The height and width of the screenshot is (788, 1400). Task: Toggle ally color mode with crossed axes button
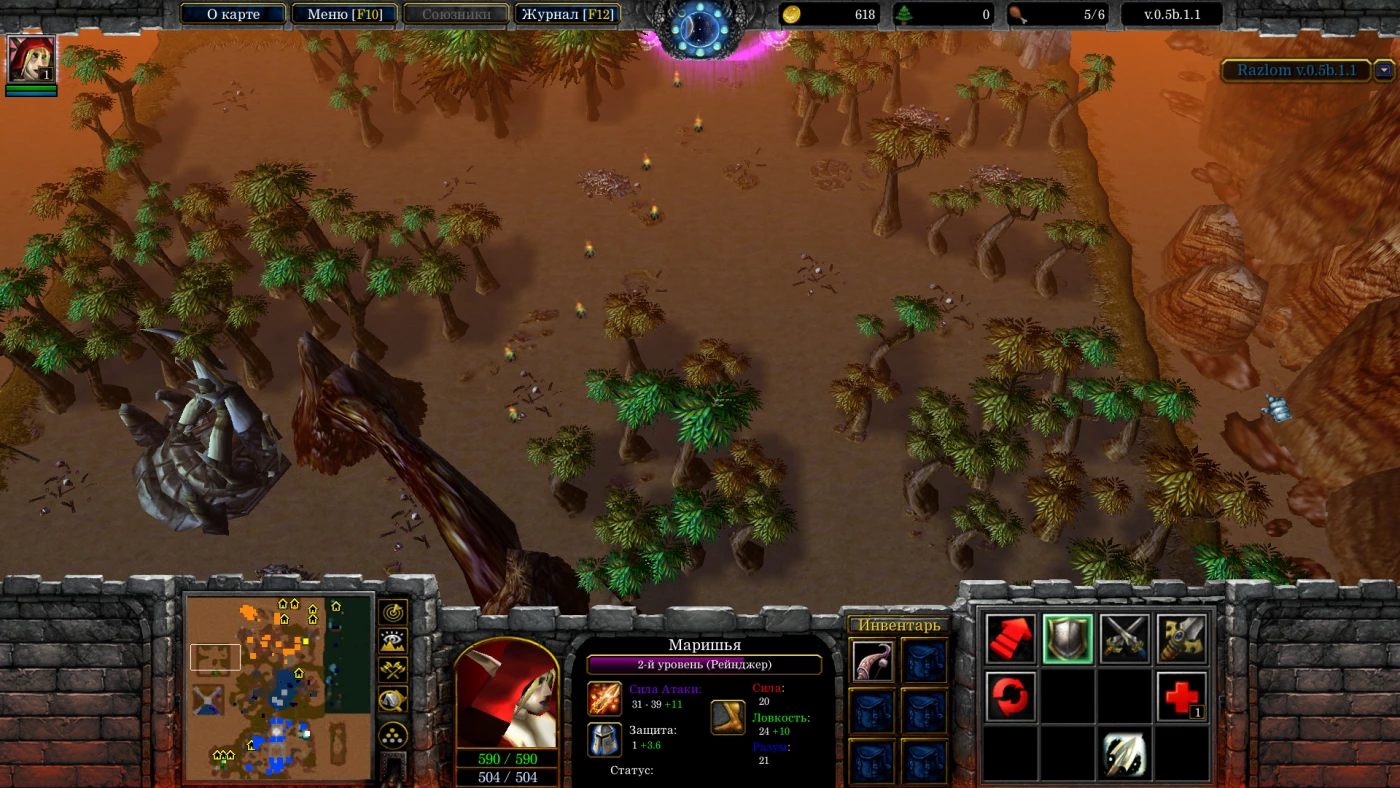(393, 671)
